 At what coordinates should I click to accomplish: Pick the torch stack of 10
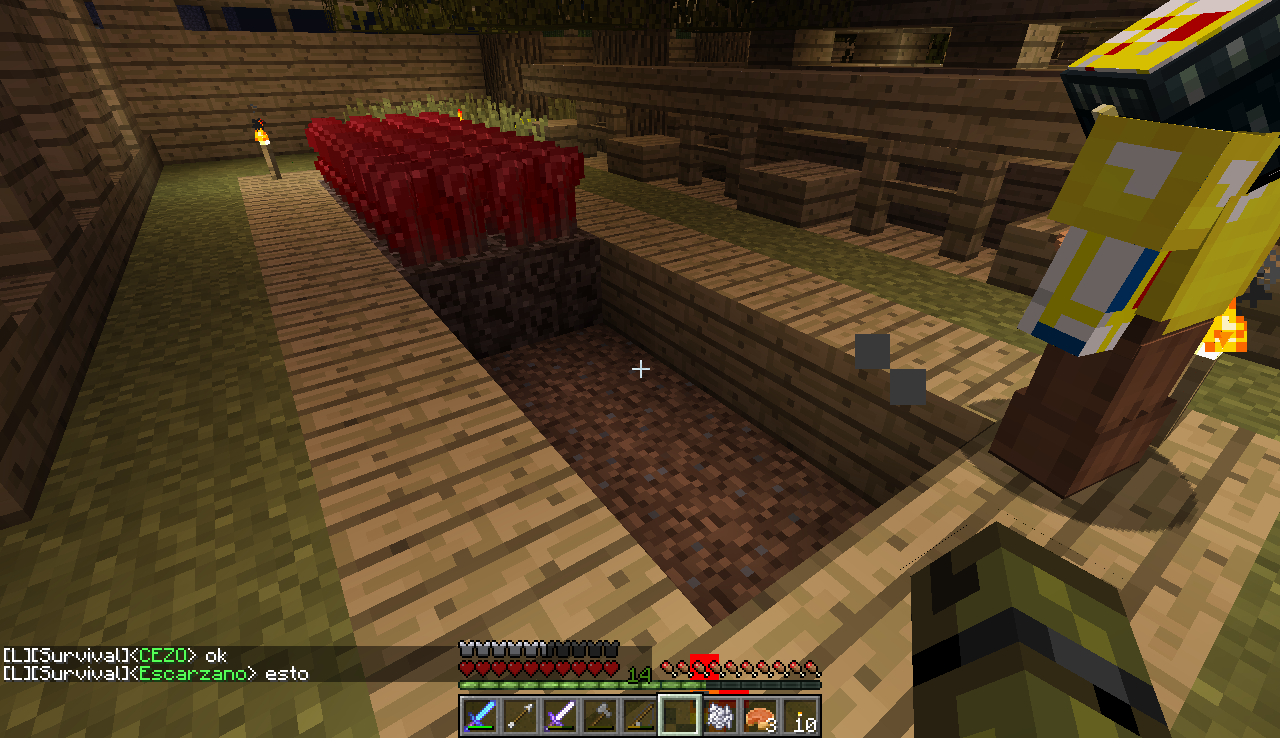tap(800, 716)
